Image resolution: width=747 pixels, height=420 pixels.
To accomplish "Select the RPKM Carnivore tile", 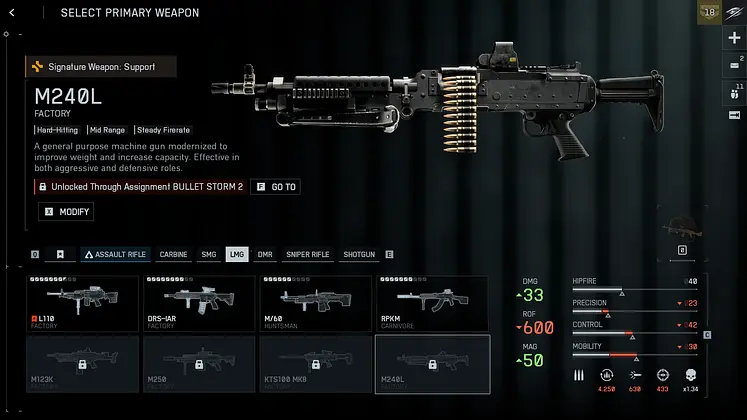I will click(432, 304).
